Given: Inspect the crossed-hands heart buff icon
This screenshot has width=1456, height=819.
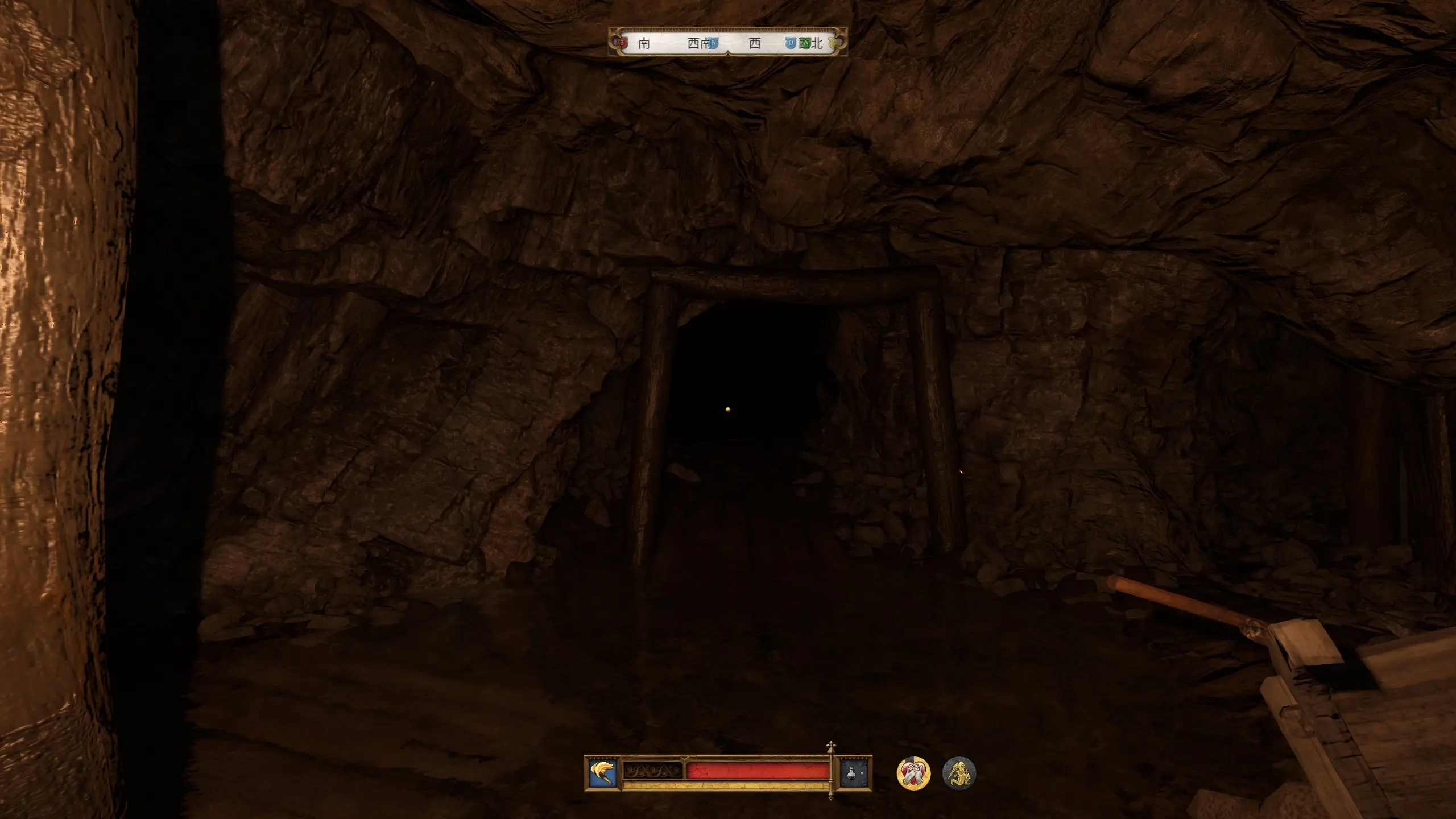Looking at the screenshot, I should pos(913,773).
